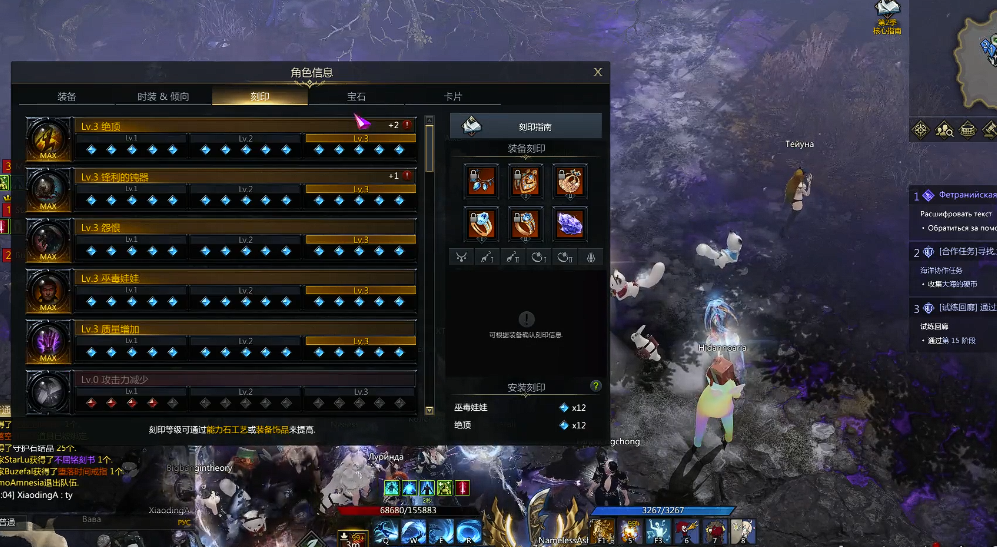
Task: Open the 刻印指南 engraving guide
Action: coord(526,126)
